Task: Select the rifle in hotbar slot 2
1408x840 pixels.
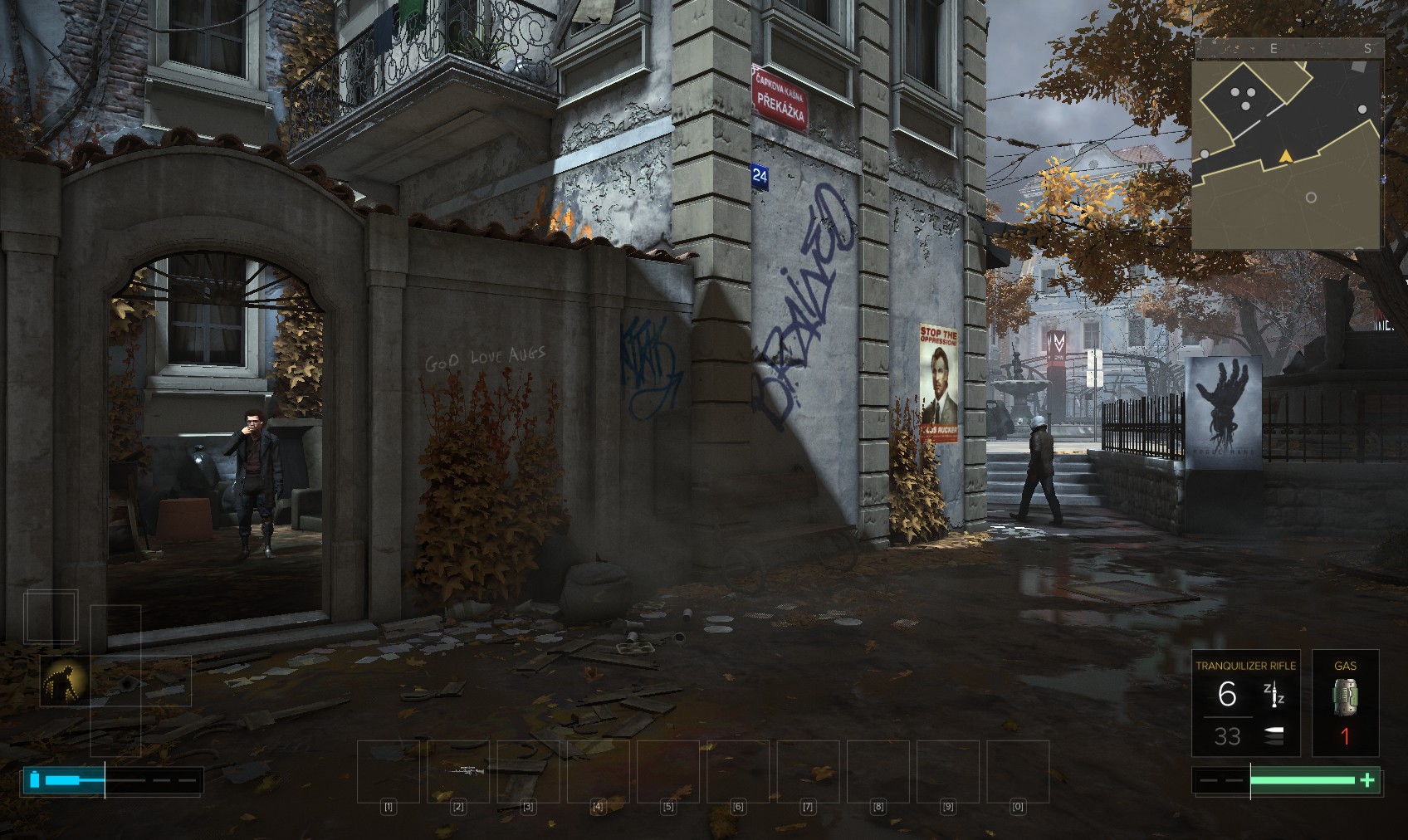Action: pos(458,771)
